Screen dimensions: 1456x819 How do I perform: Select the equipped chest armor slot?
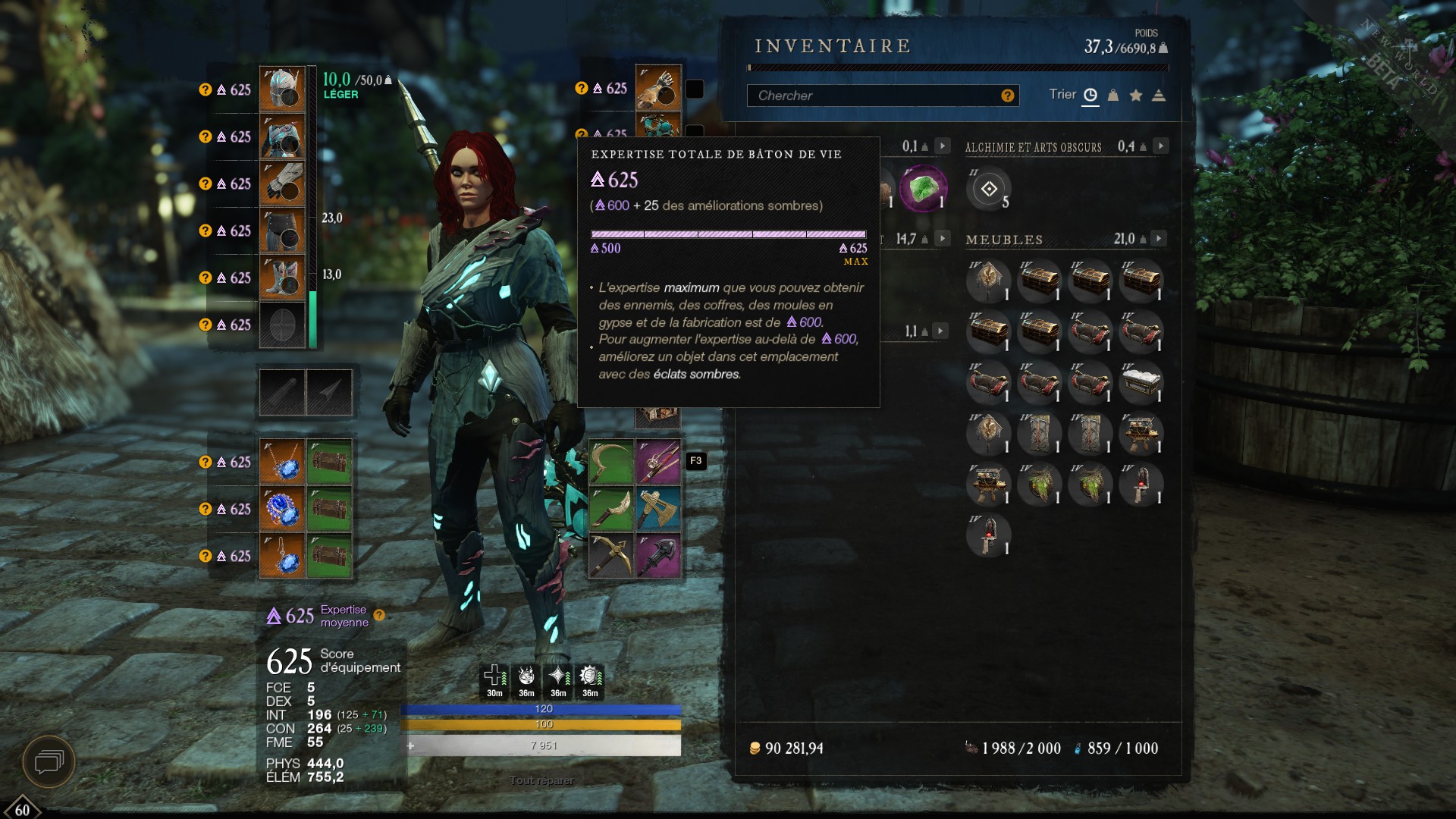pos(282,136)
